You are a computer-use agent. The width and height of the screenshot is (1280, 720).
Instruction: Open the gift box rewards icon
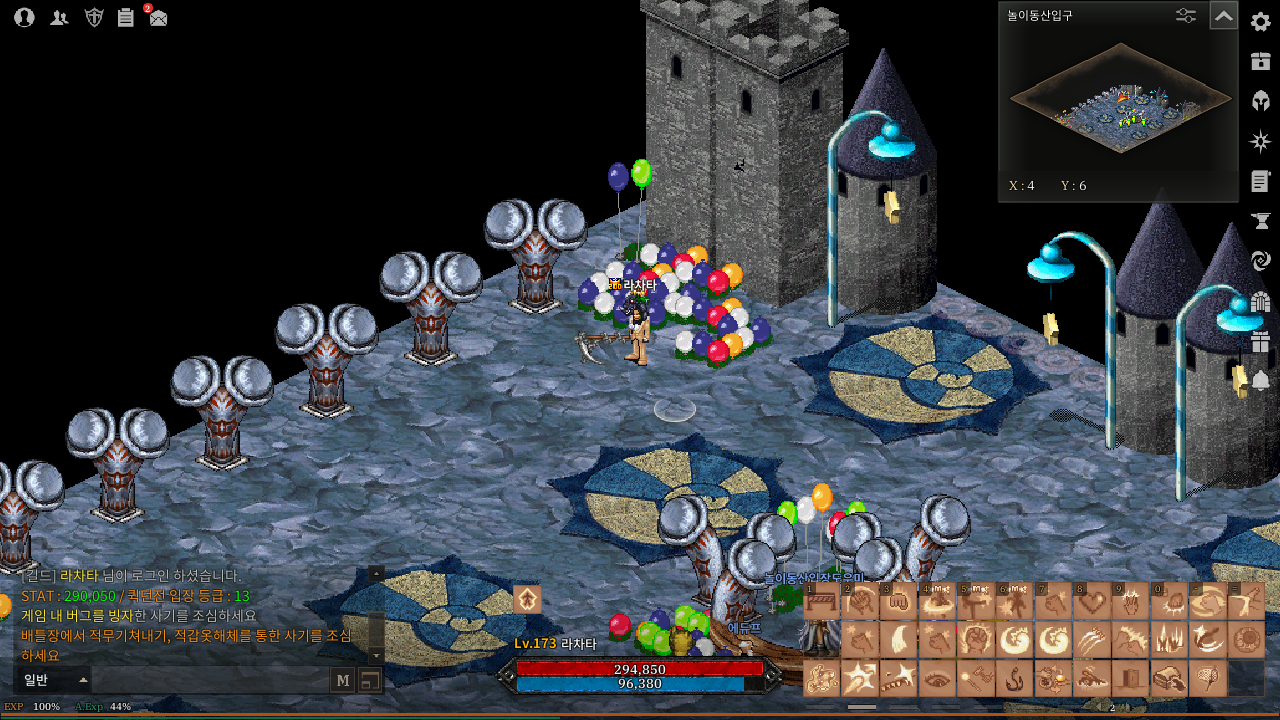[x=1260, y=341]
